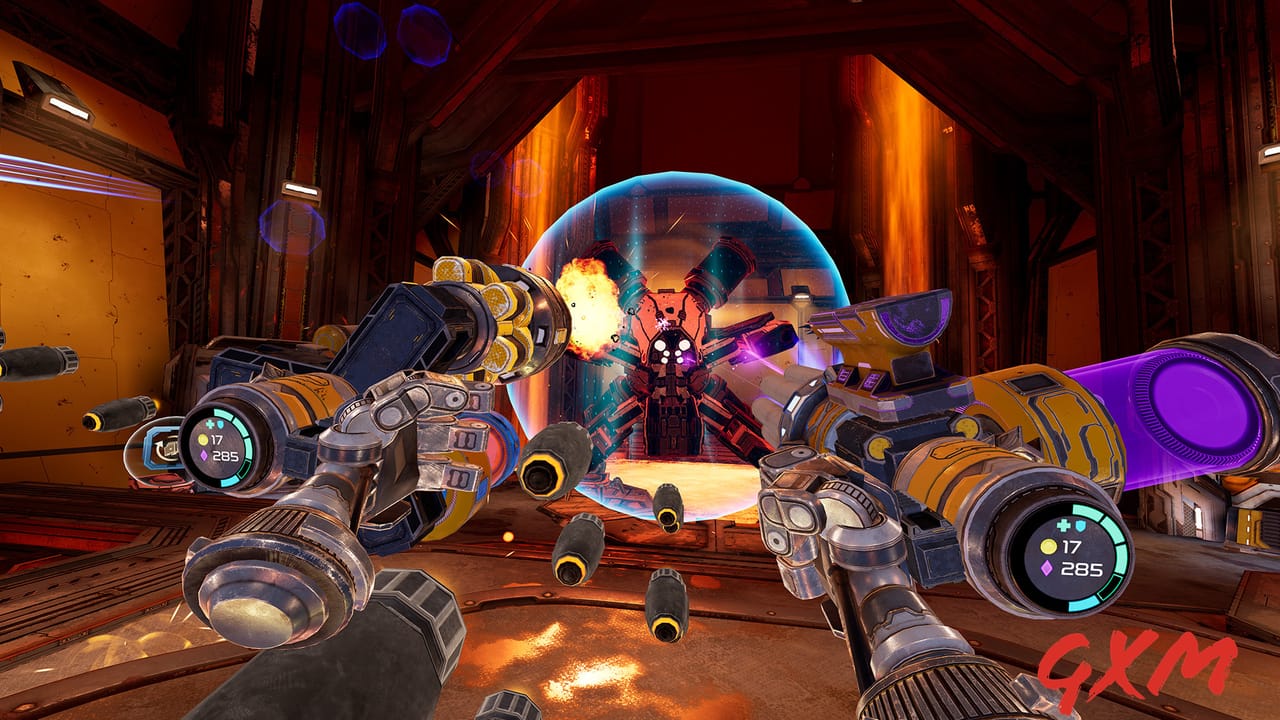Click the purple gem icon on right display
The width and height of the screenshot is (1280, 720).
1046,567
